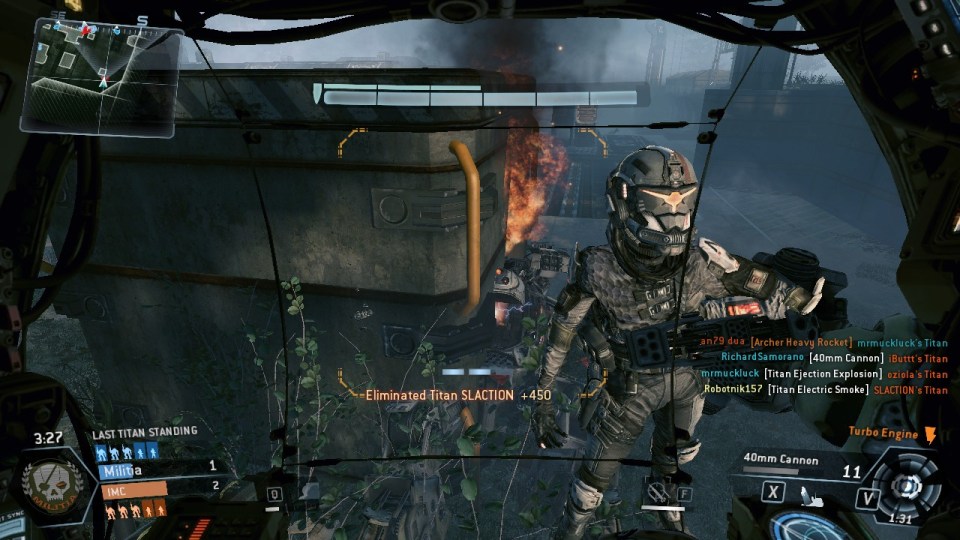
Task: Select the 40mm Cannon weapon label
Action: click(x=781, y=461)
